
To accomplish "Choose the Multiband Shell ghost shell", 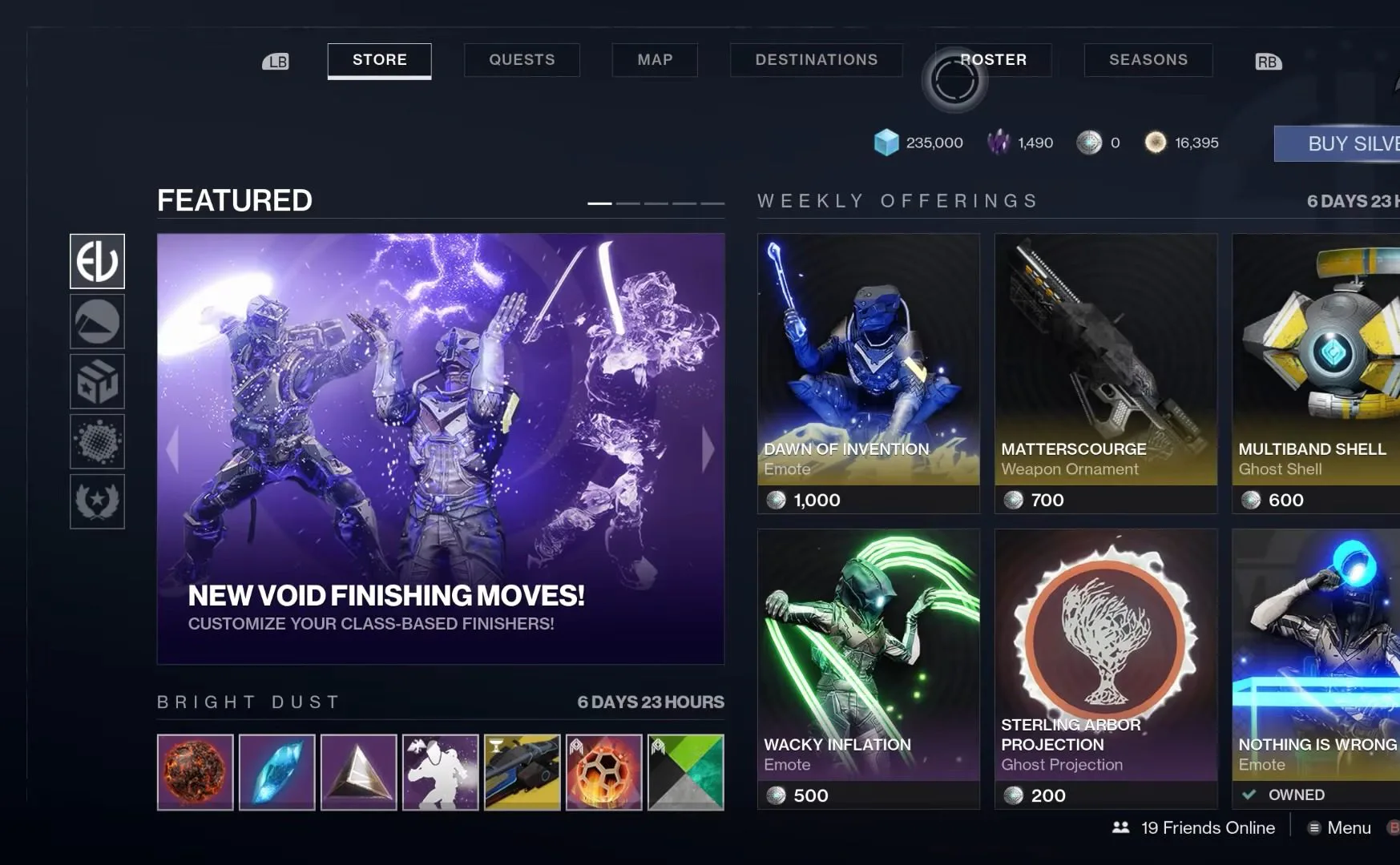I will (1316, 372).
